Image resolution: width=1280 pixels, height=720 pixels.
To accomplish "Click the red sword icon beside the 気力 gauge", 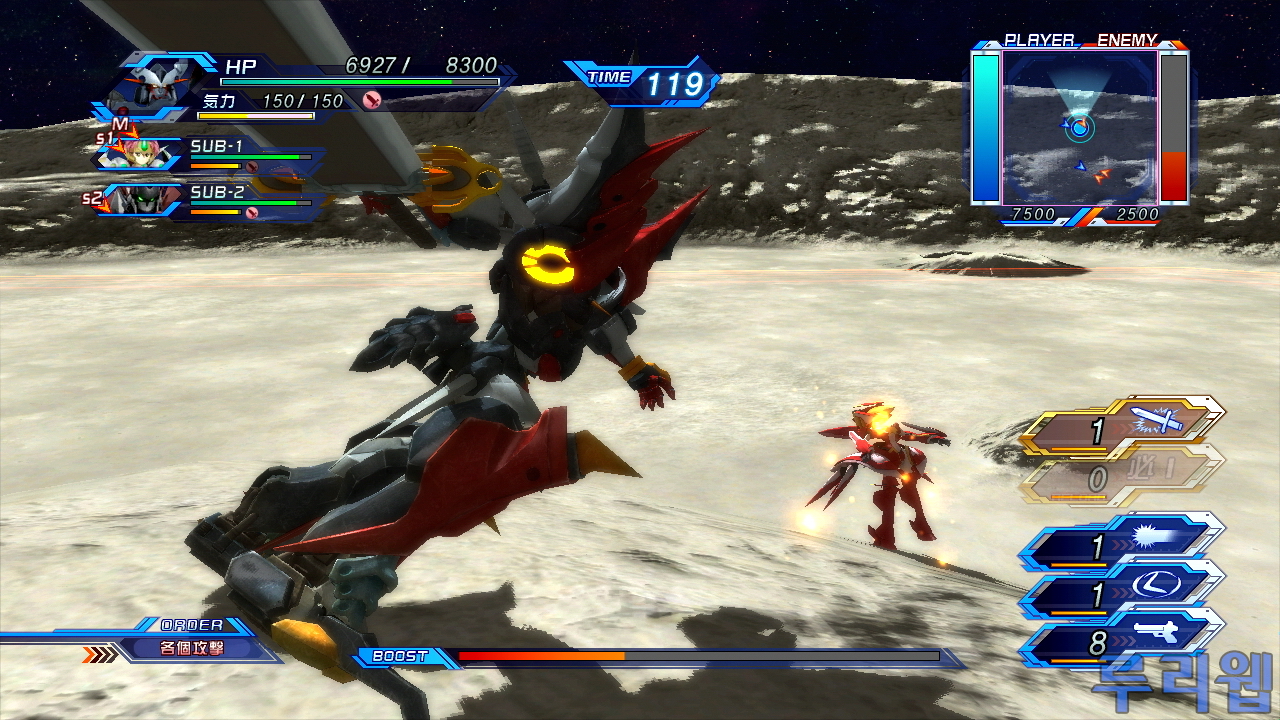I will coord(372,100).
